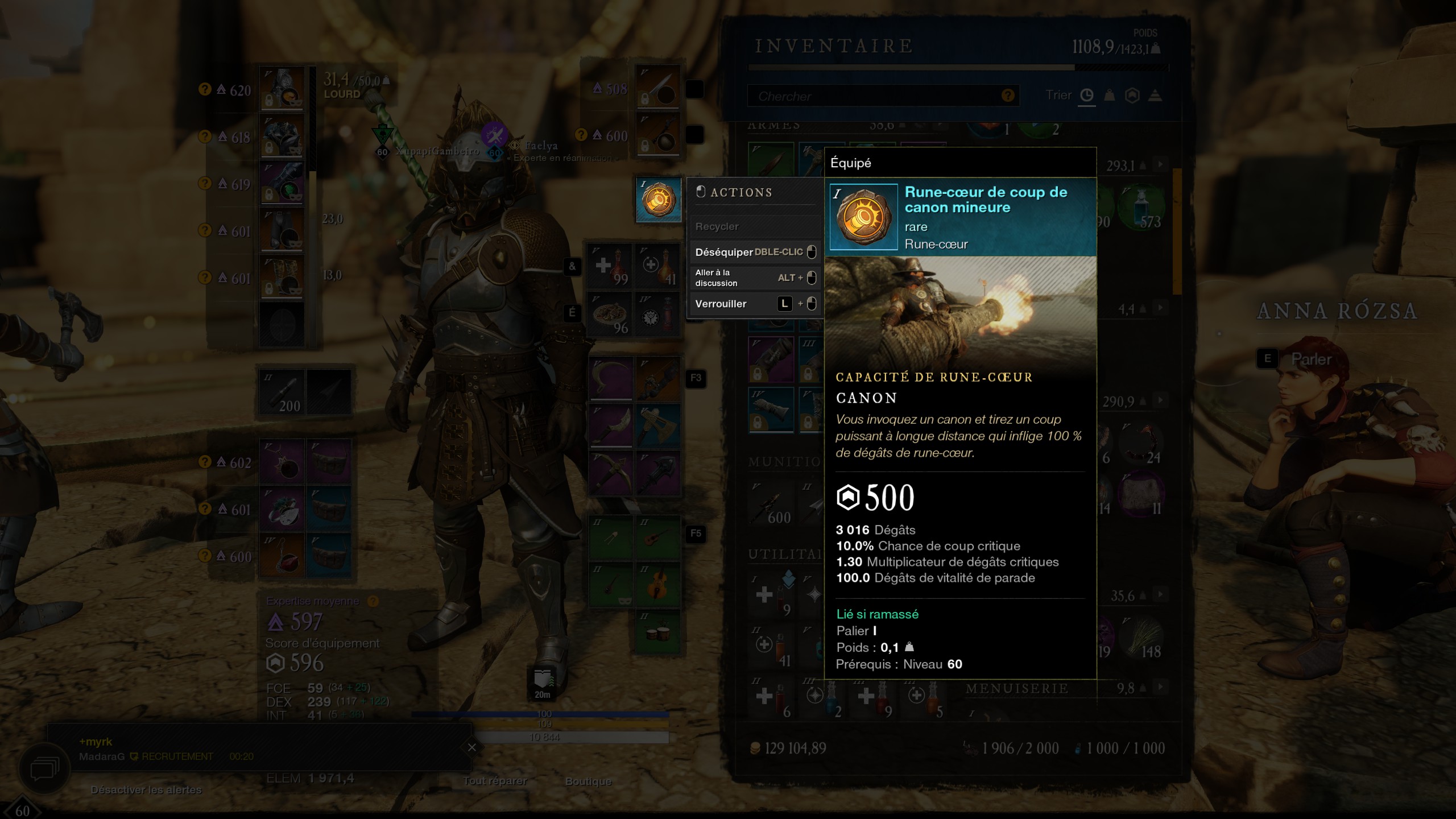Viewport: 1456px width, 819px height.
Task: Open the chat window bubble icon
Action: point(44,770)
